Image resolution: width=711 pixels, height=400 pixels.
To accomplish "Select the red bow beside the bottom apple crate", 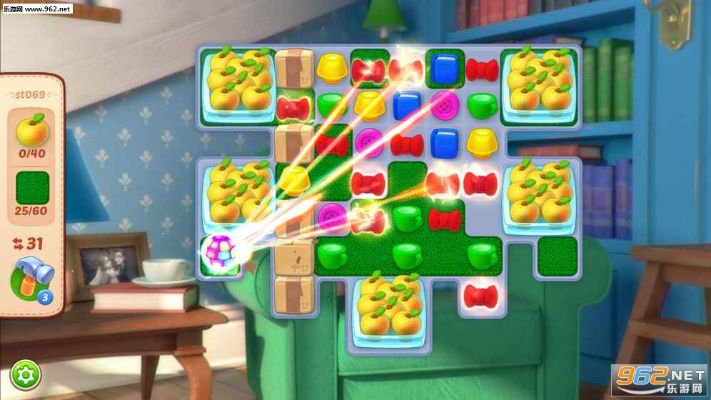I will click(481, 295).
